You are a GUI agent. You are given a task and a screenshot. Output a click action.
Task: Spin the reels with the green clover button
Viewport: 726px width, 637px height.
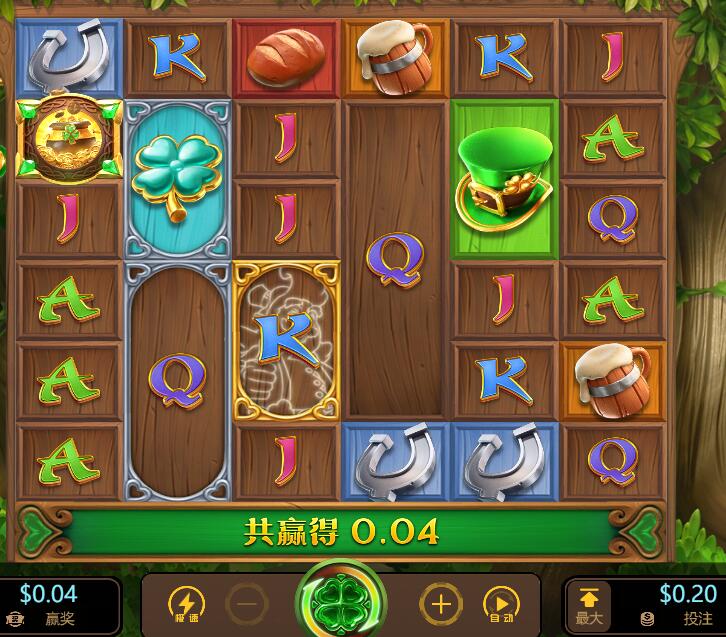343,603
